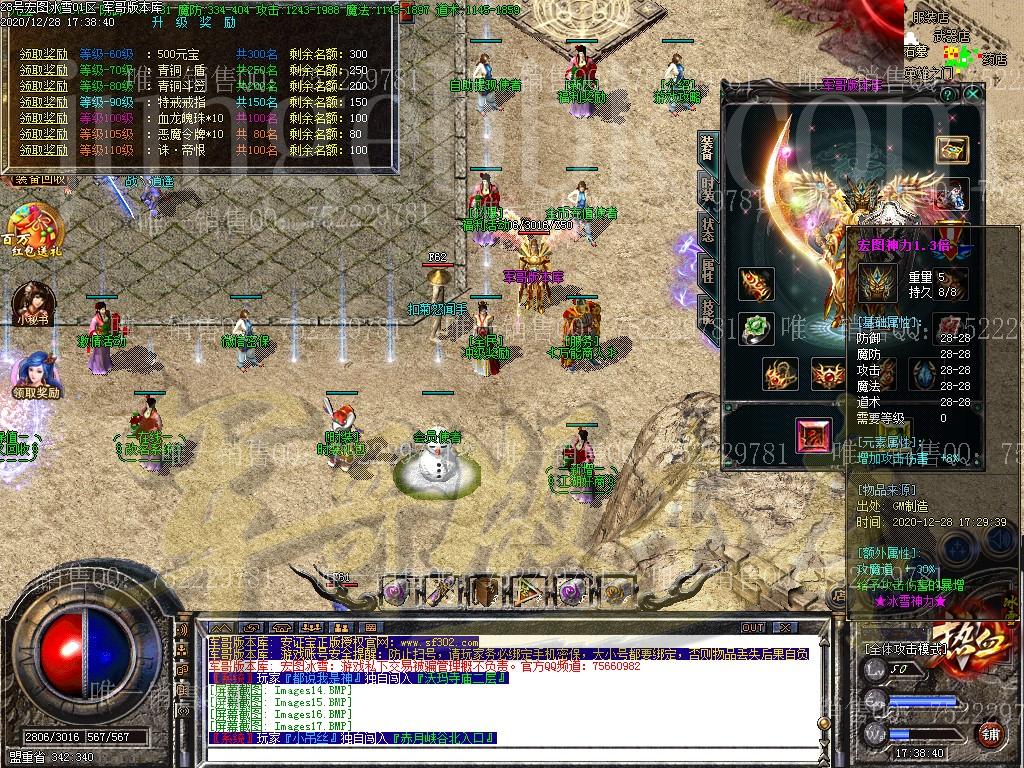Open the 百万红包送礼 red envelope event
Screen dimensions: 1024x768
click(x=34, y=230)
